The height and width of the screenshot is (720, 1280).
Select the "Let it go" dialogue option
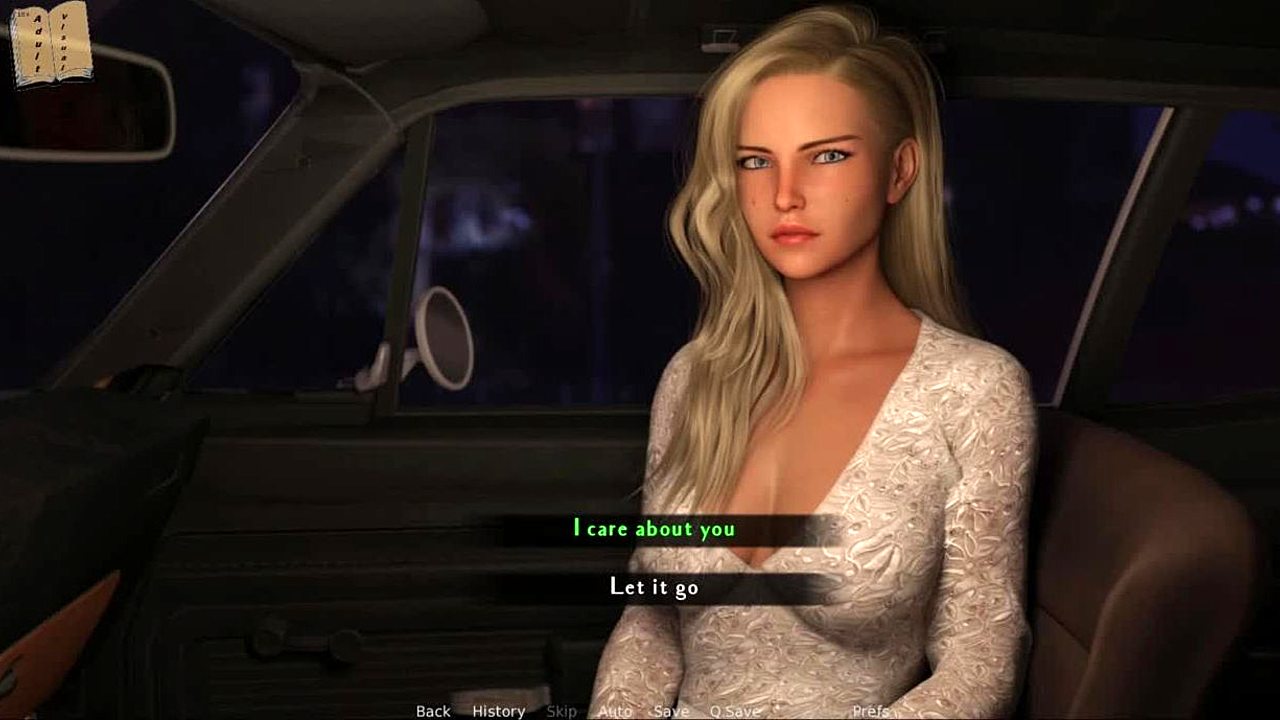tap(654, 587)
